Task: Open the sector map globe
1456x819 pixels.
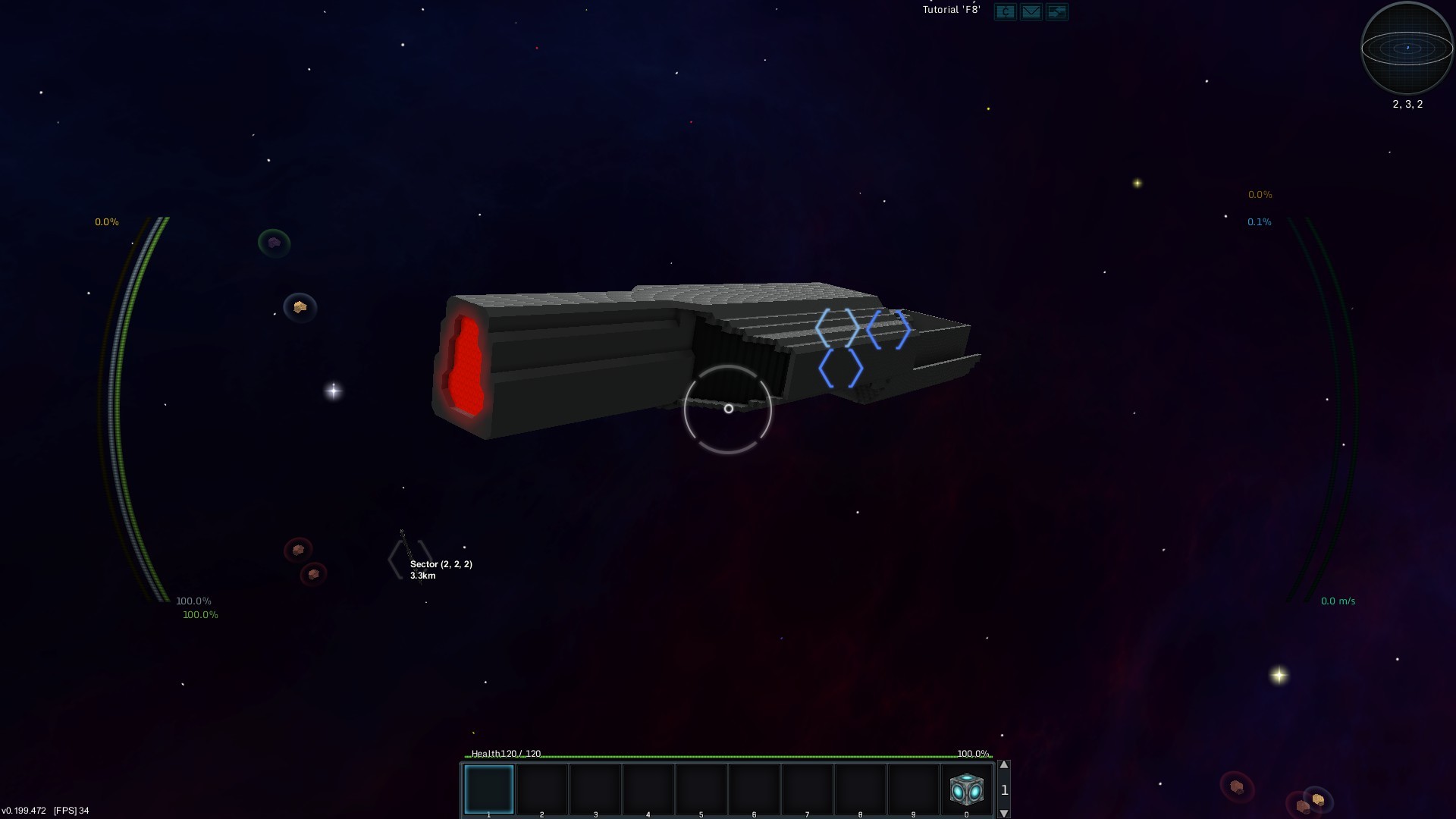Action: click(1407, 48)
